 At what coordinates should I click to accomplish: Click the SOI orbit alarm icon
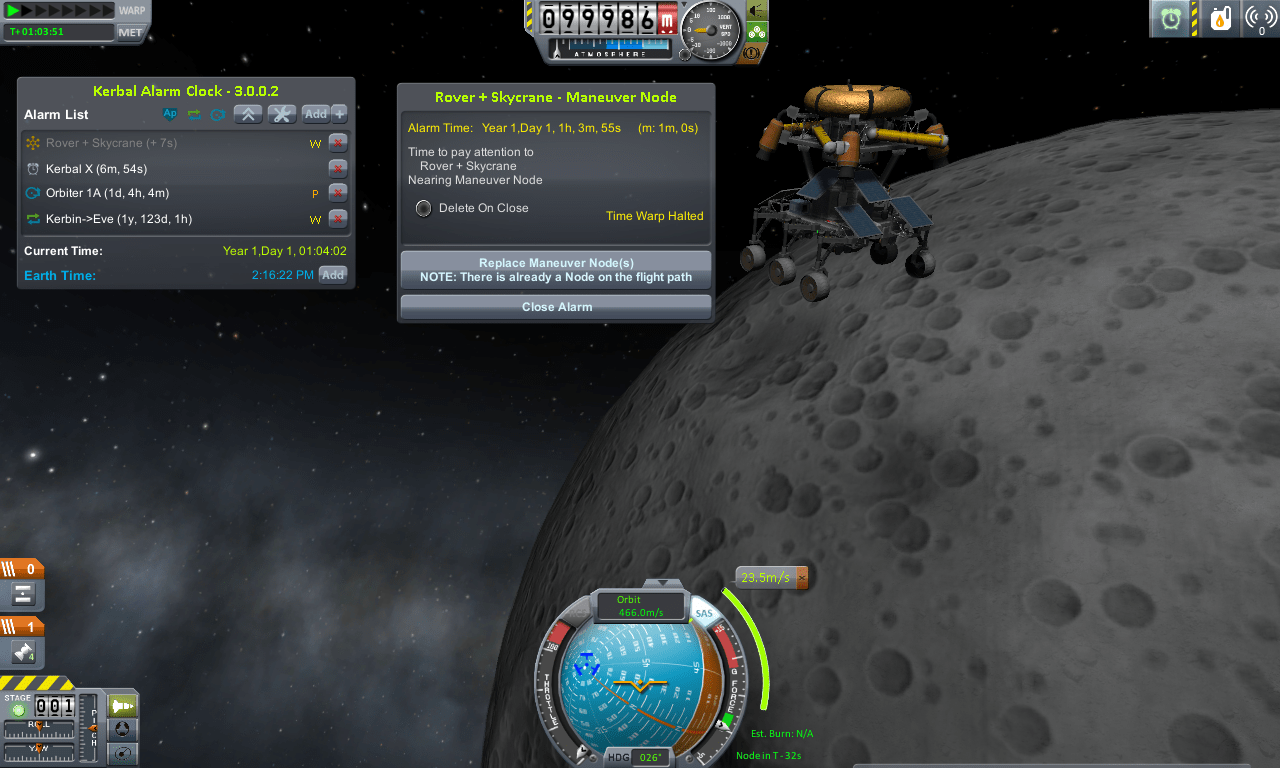[x=218, y=114]
